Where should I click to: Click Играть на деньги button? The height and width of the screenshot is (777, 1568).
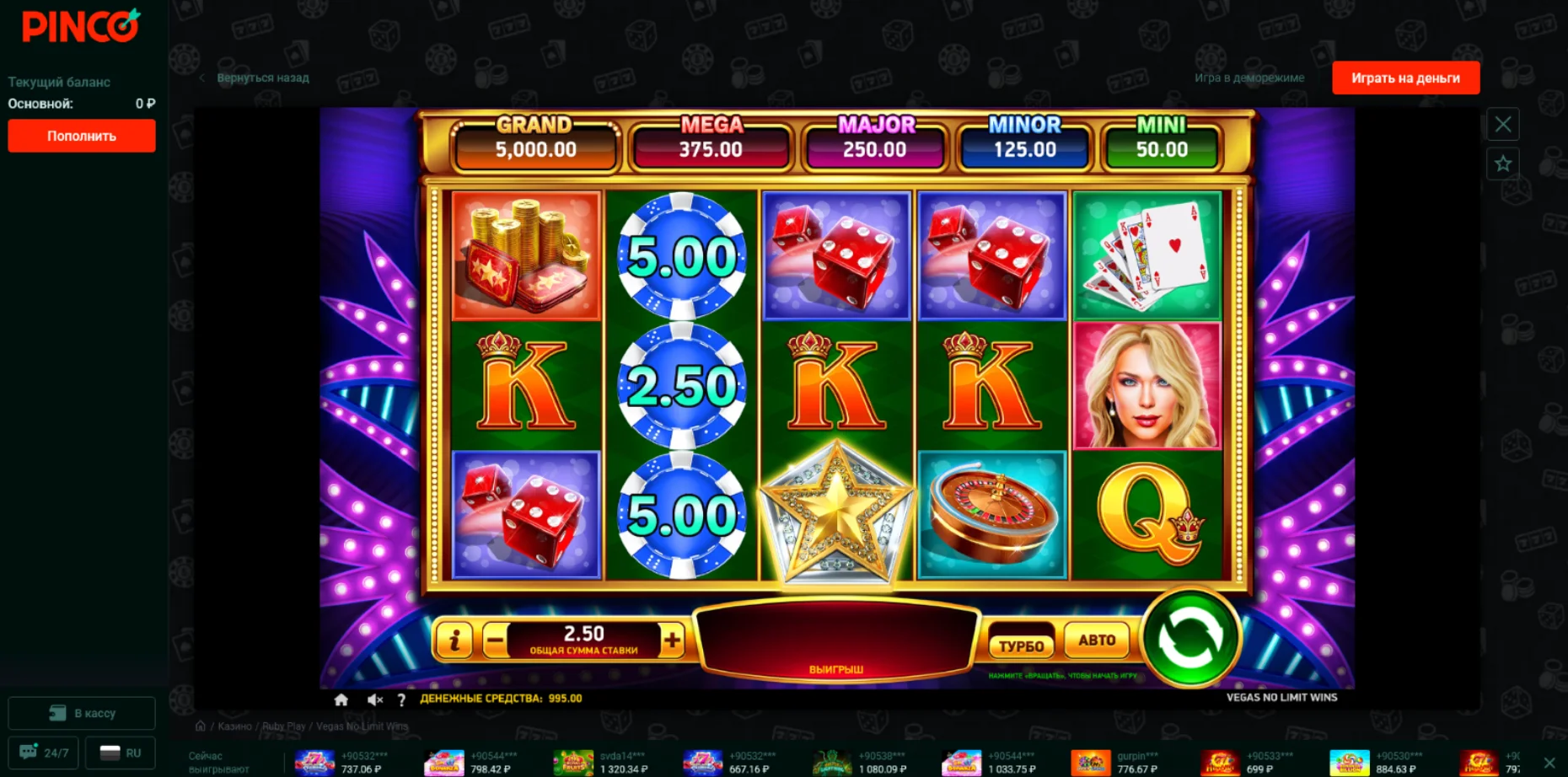pos(1405,78)
